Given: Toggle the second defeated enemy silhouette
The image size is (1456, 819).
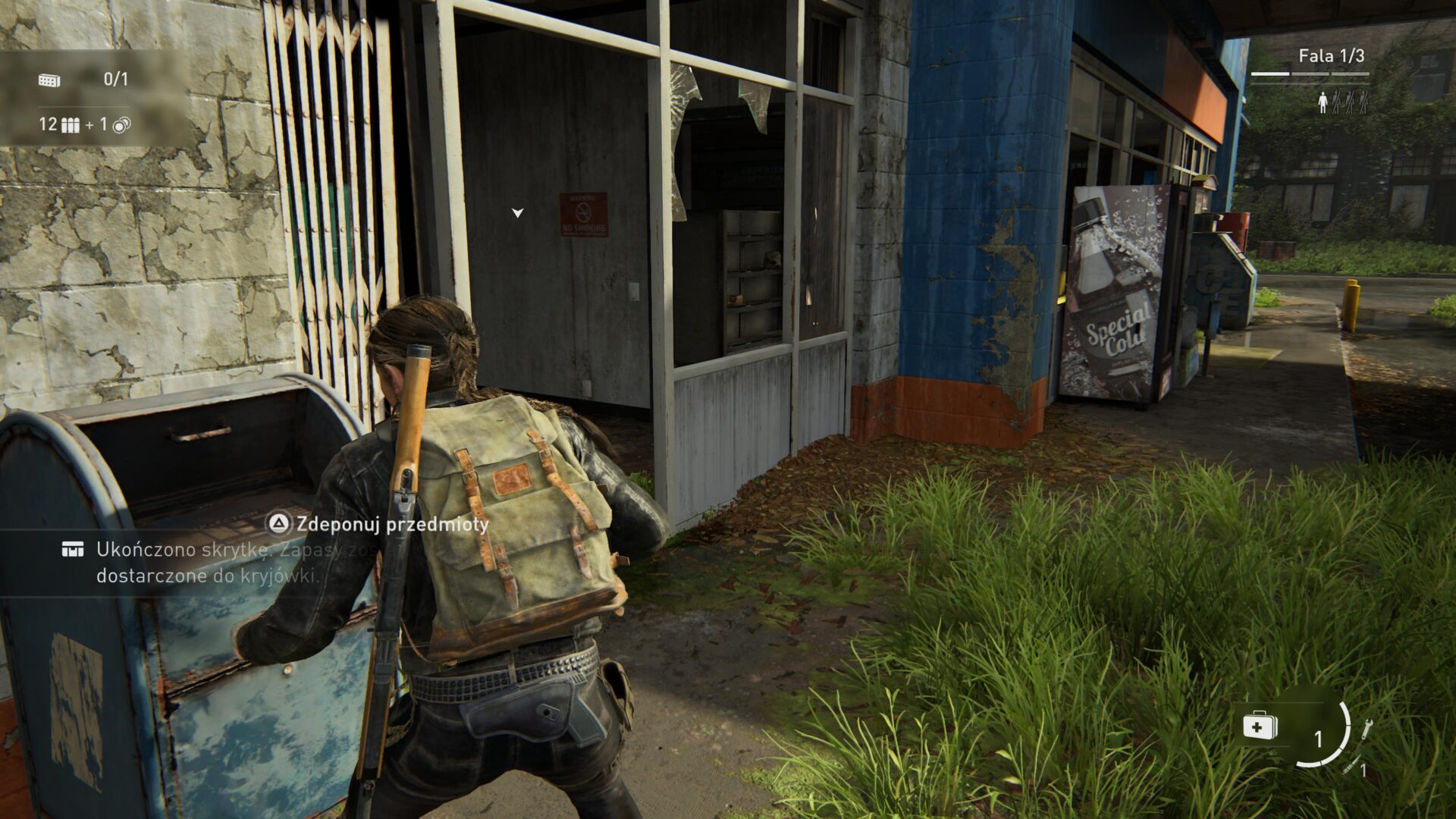Looking at the screenshot, I should coord(1348,101).
